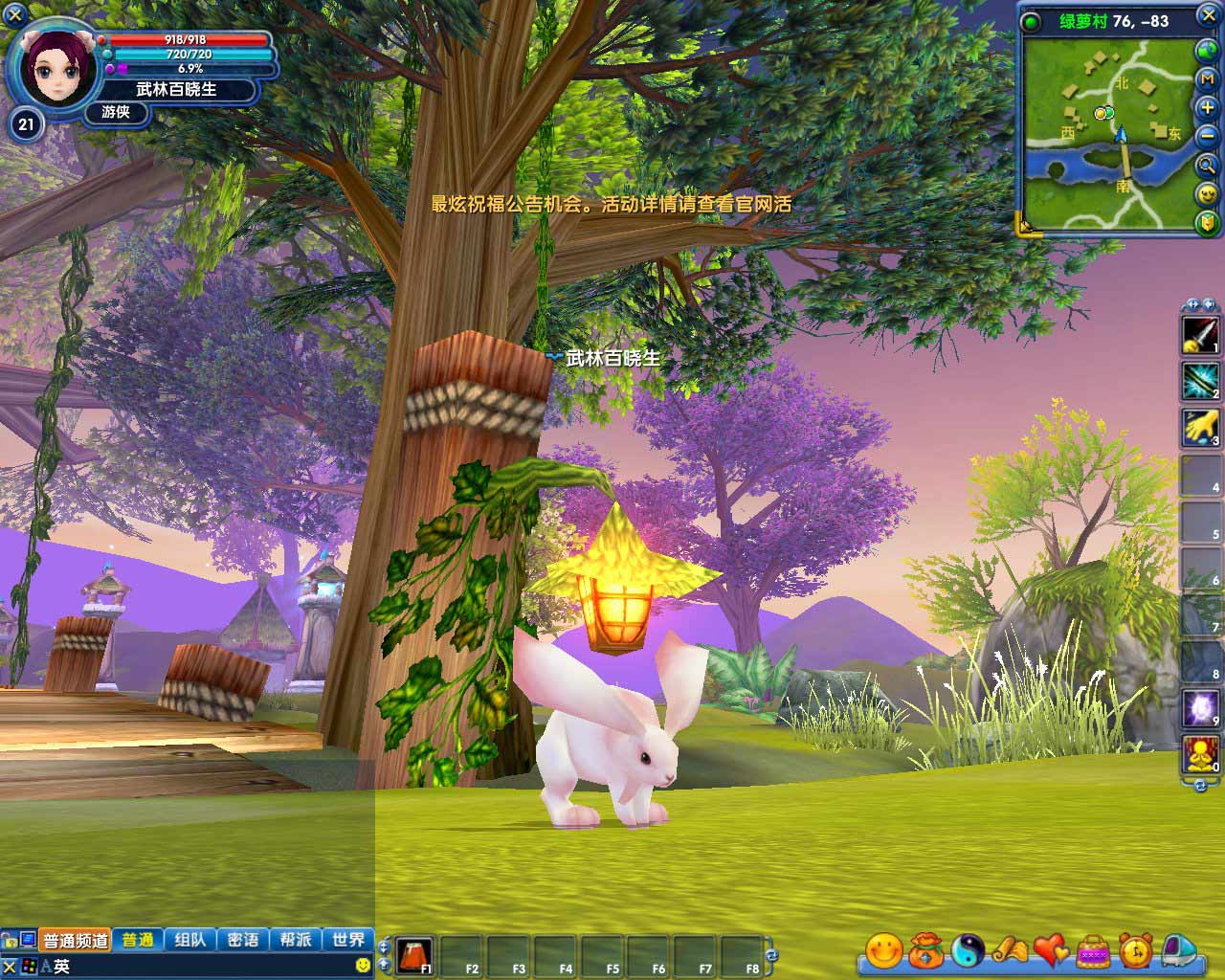Screen dimensions: 1225x980
Task: Open the 帮派 guild chat tab
Action: (296, 940)
